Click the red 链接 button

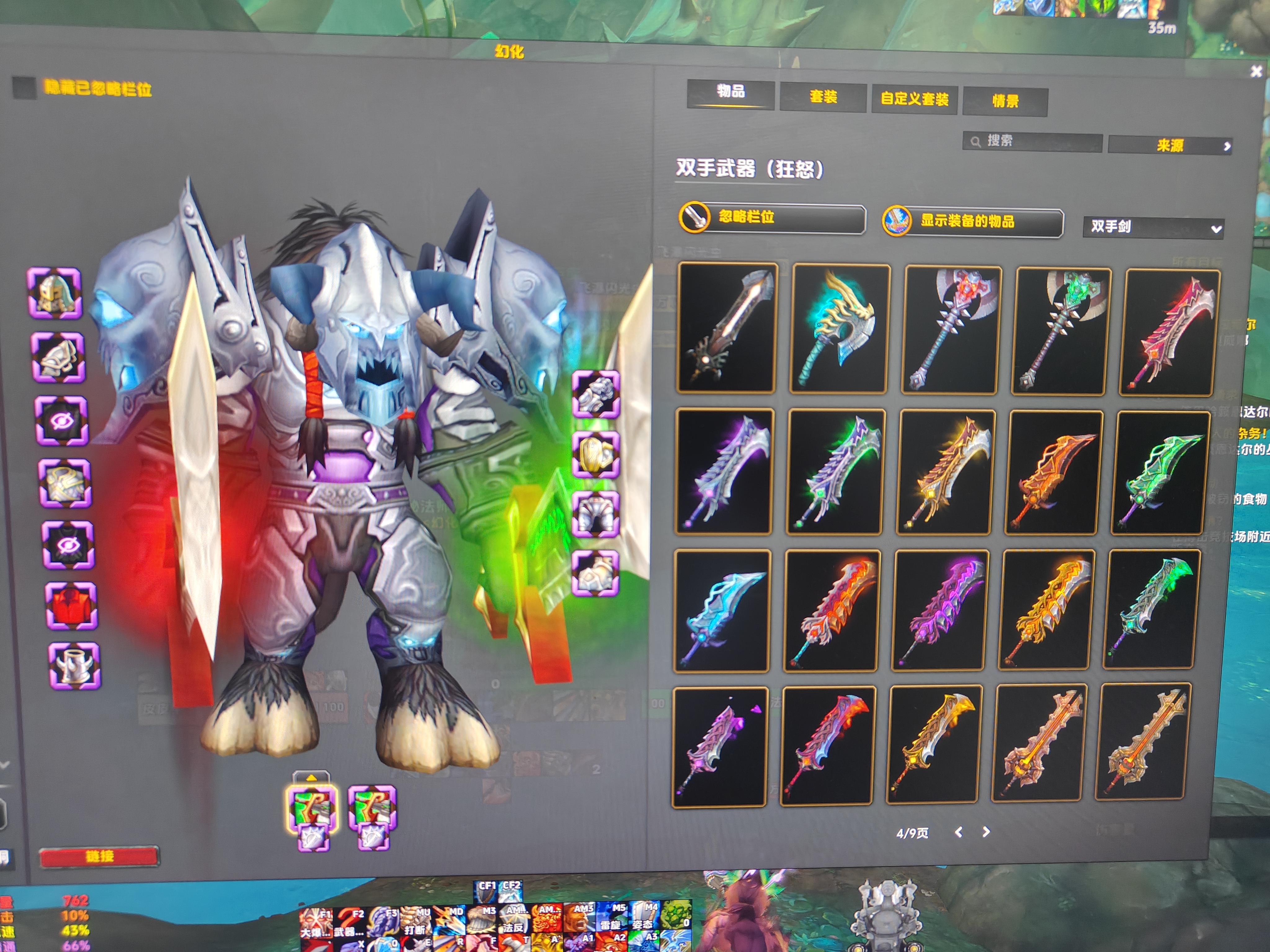[x=99, y=856]
